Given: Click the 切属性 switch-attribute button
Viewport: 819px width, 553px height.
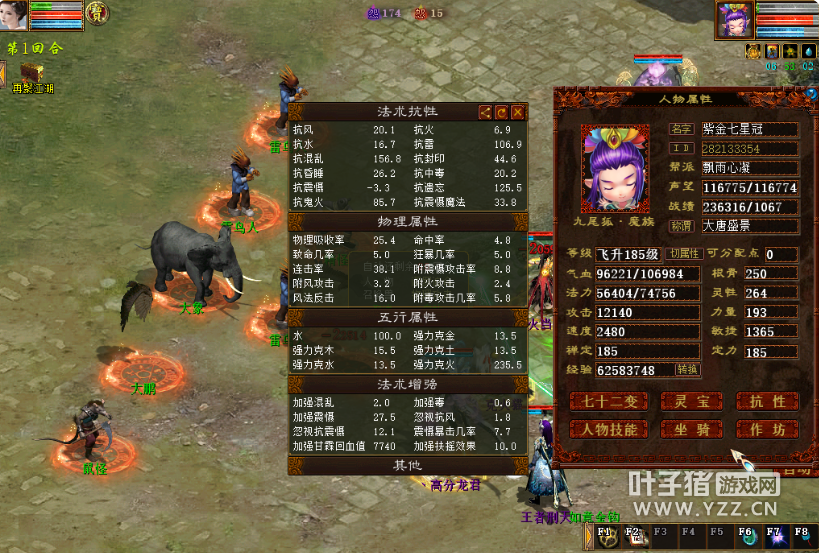Looking at the screenshot, I should pos(684,254).
